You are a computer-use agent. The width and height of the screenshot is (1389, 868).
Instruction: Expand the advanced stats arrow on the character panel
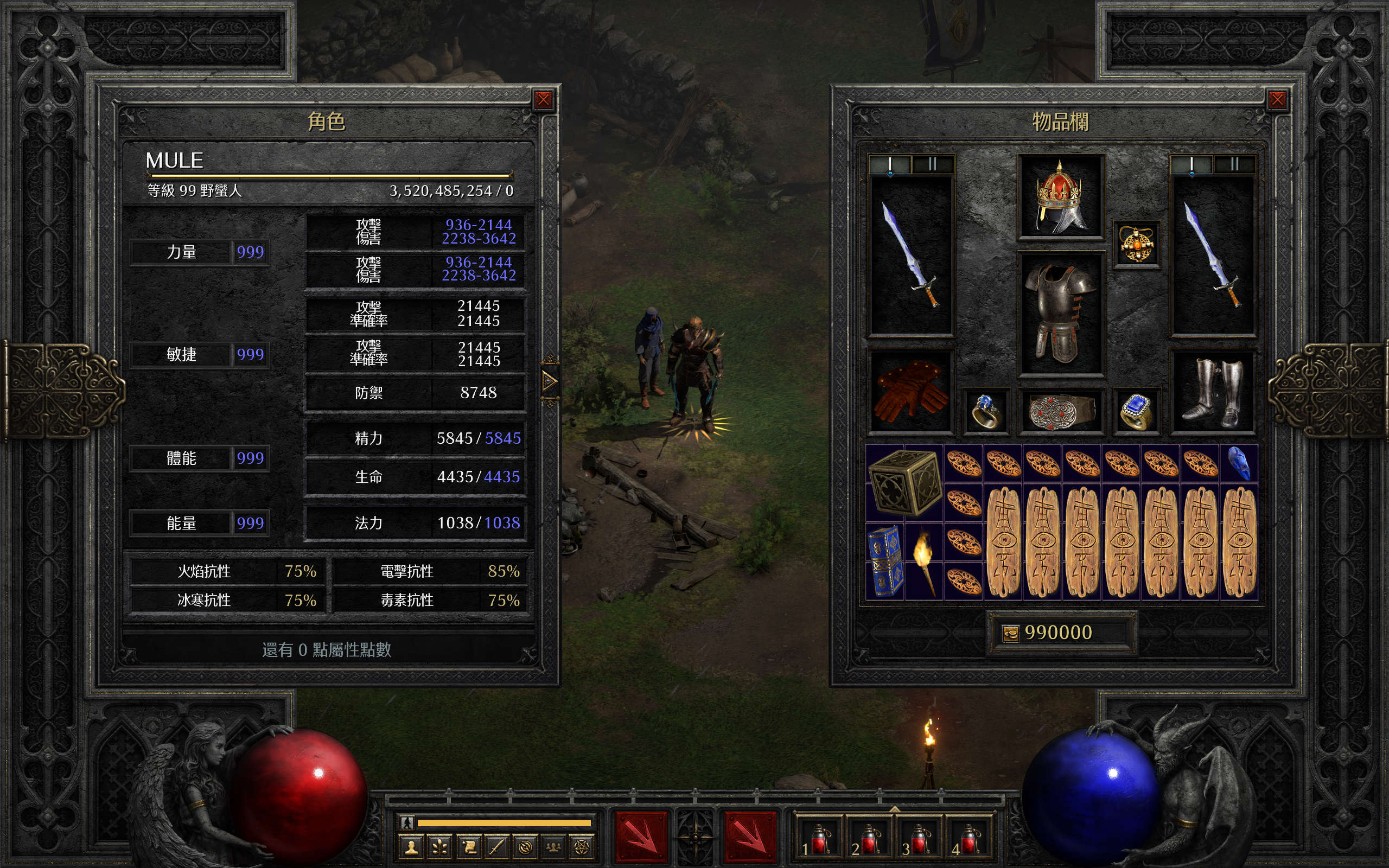[549, 380]
